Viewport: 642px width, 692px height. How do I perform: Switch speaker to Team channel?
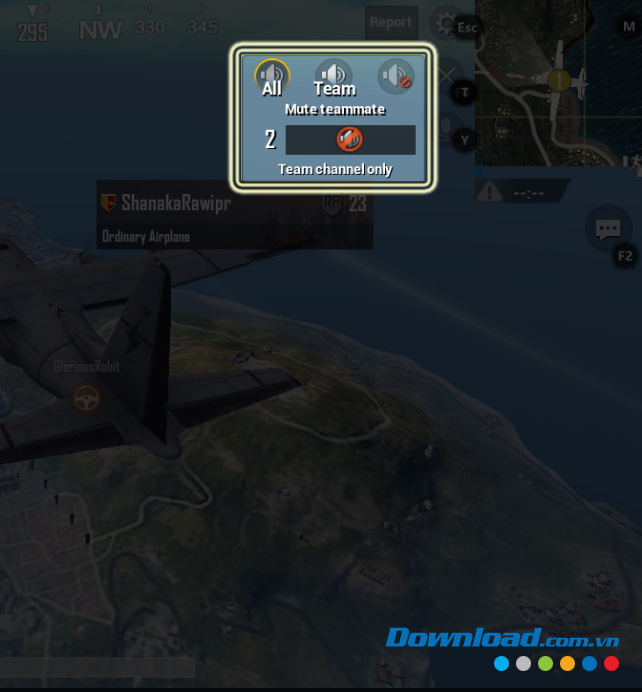[x=334, y=75]
